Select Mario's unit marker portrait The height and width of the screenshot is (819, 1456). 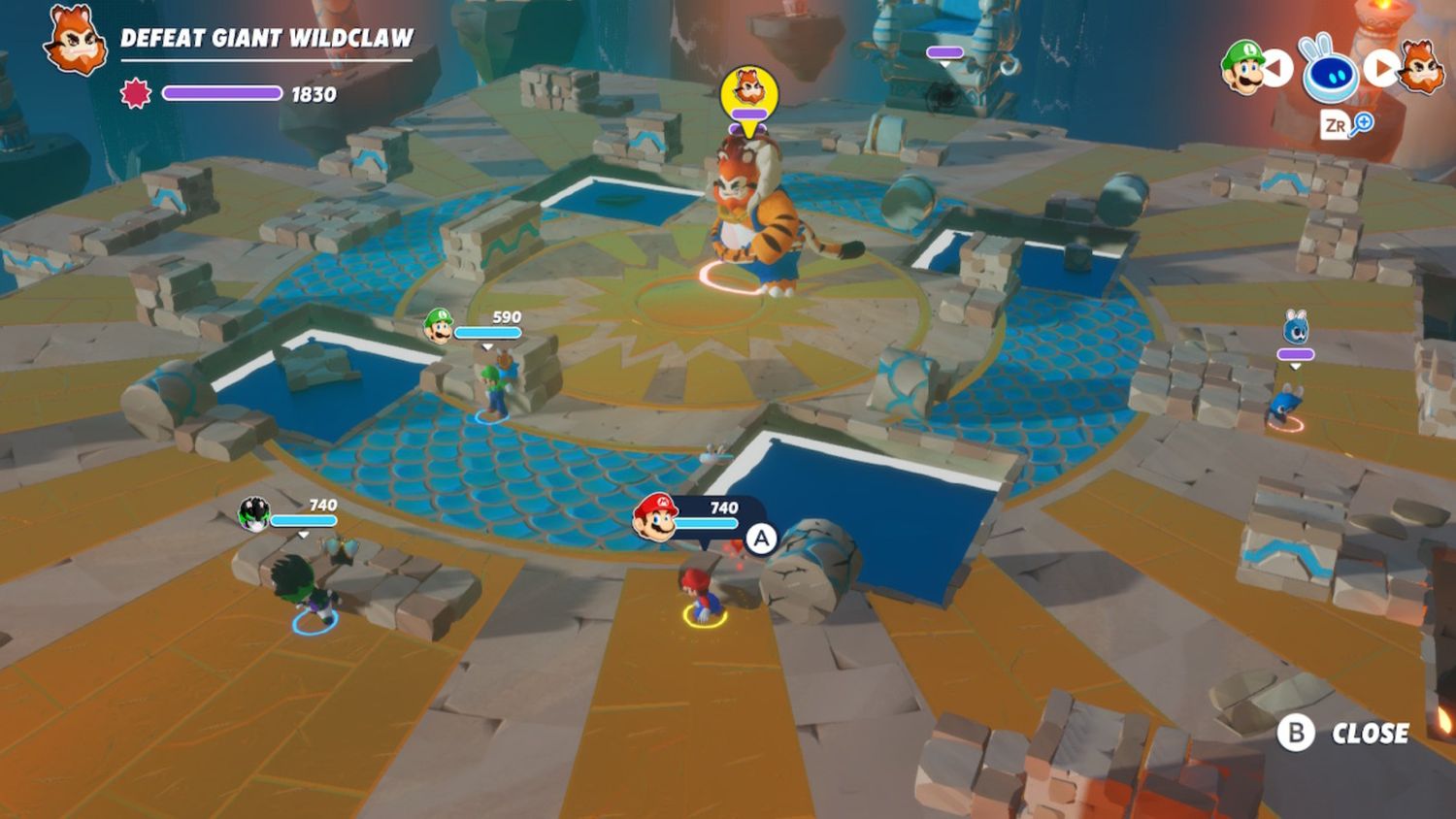(655, 516)
